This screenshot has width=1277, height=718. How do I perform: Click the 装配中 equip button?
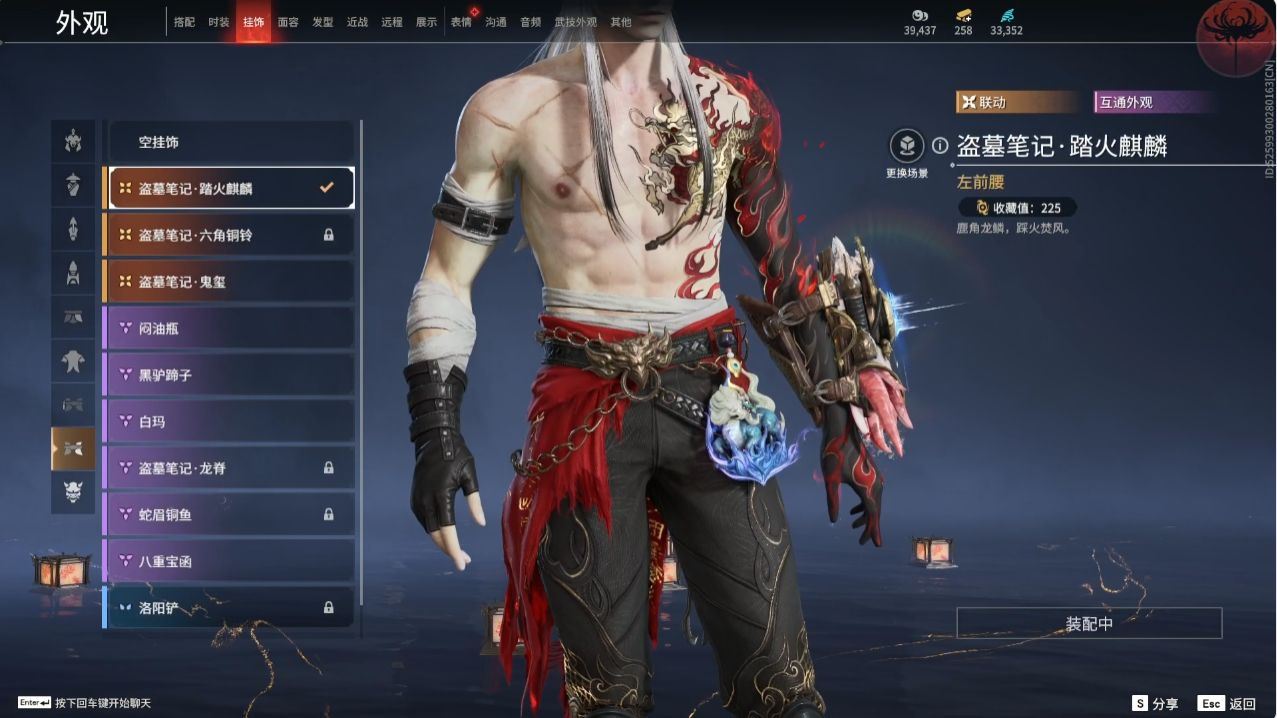(x=1089, y=623)
